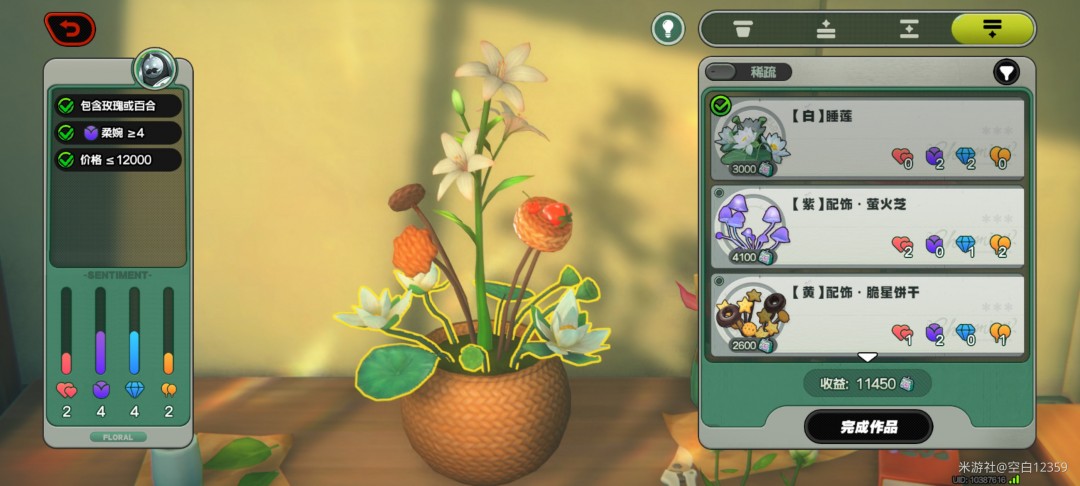Select the highlighted yellow tab
The height and width of the screenshot is (486, 1080).
tap(992, 29)
